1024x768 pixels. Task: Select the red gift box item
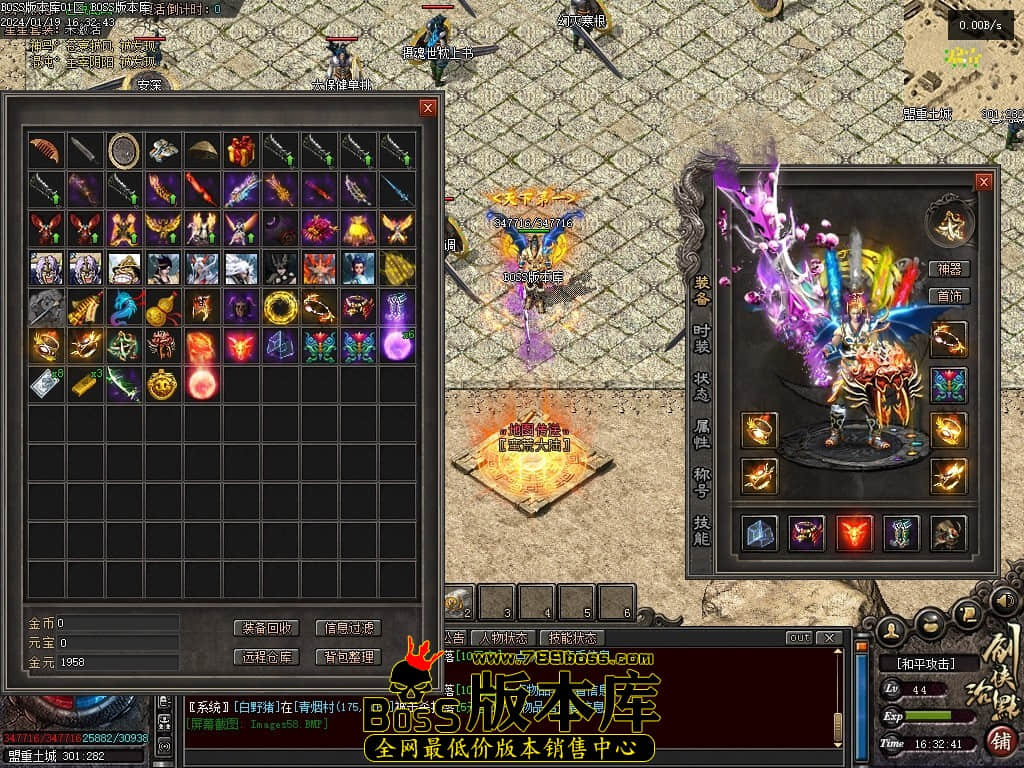pyautogui.click(x=241, y=151)
